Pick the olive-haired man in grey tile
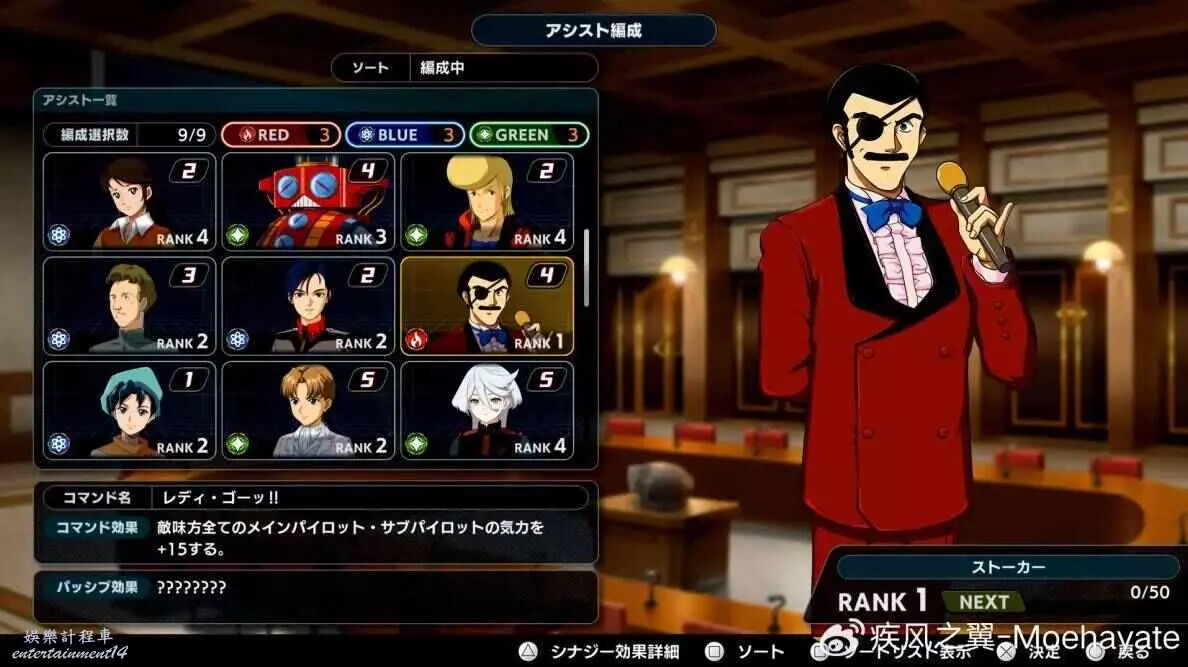The width and height of the screenshot is (1188, 667). (x=130, y=306)
